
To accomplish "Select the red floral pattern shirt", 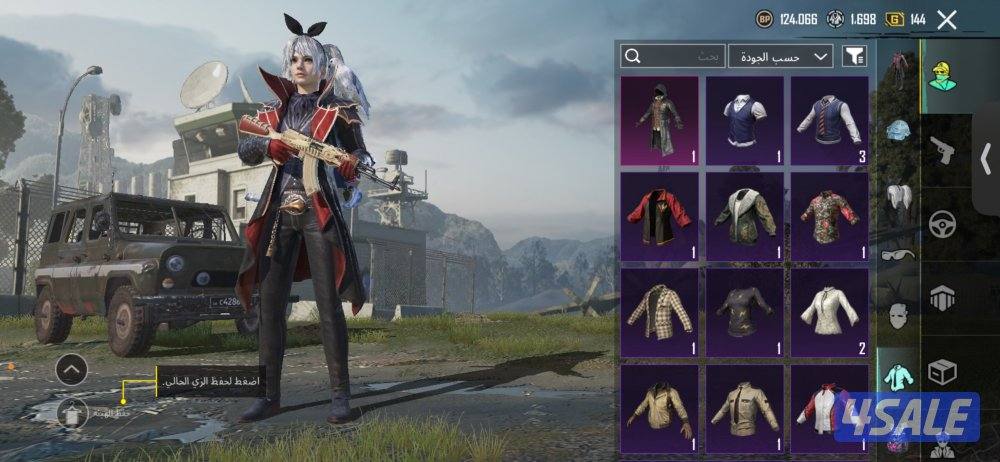I will pyautogui.click(x=830, y=217).
